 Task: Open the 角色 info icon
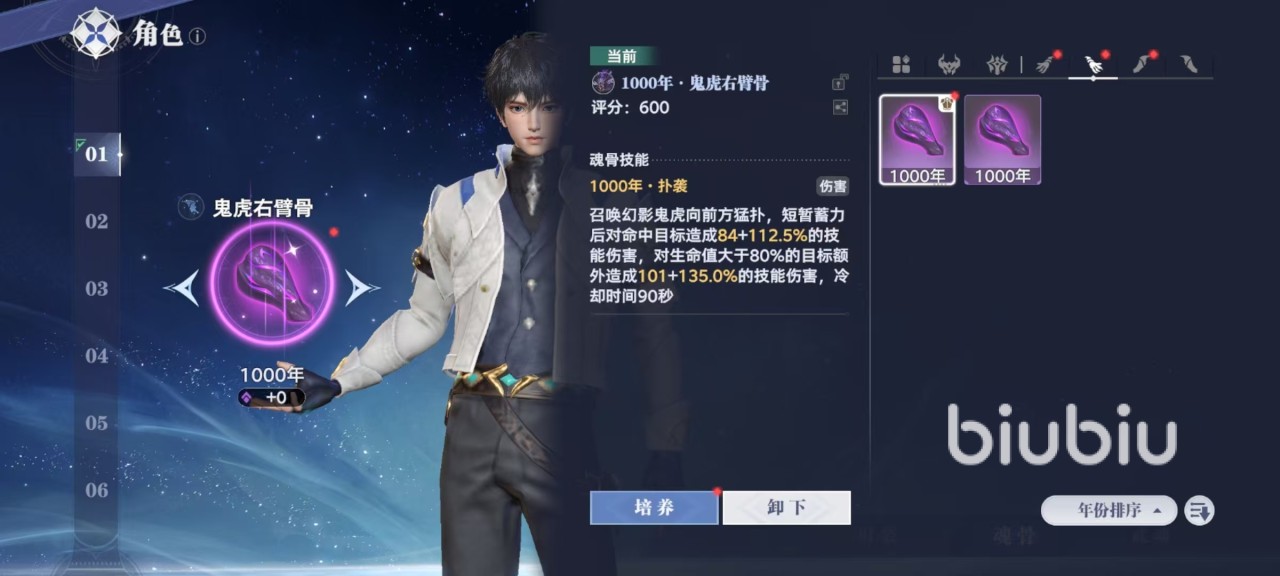pyautogui.click(x=198, y=37)
